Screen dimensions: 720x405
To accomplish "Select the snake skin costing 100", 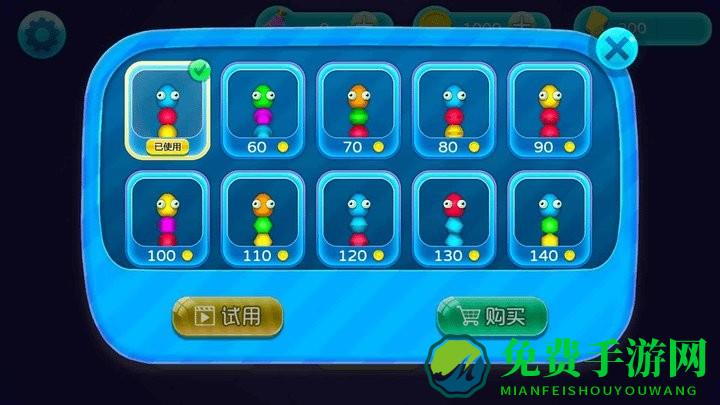I will point(168,219).
